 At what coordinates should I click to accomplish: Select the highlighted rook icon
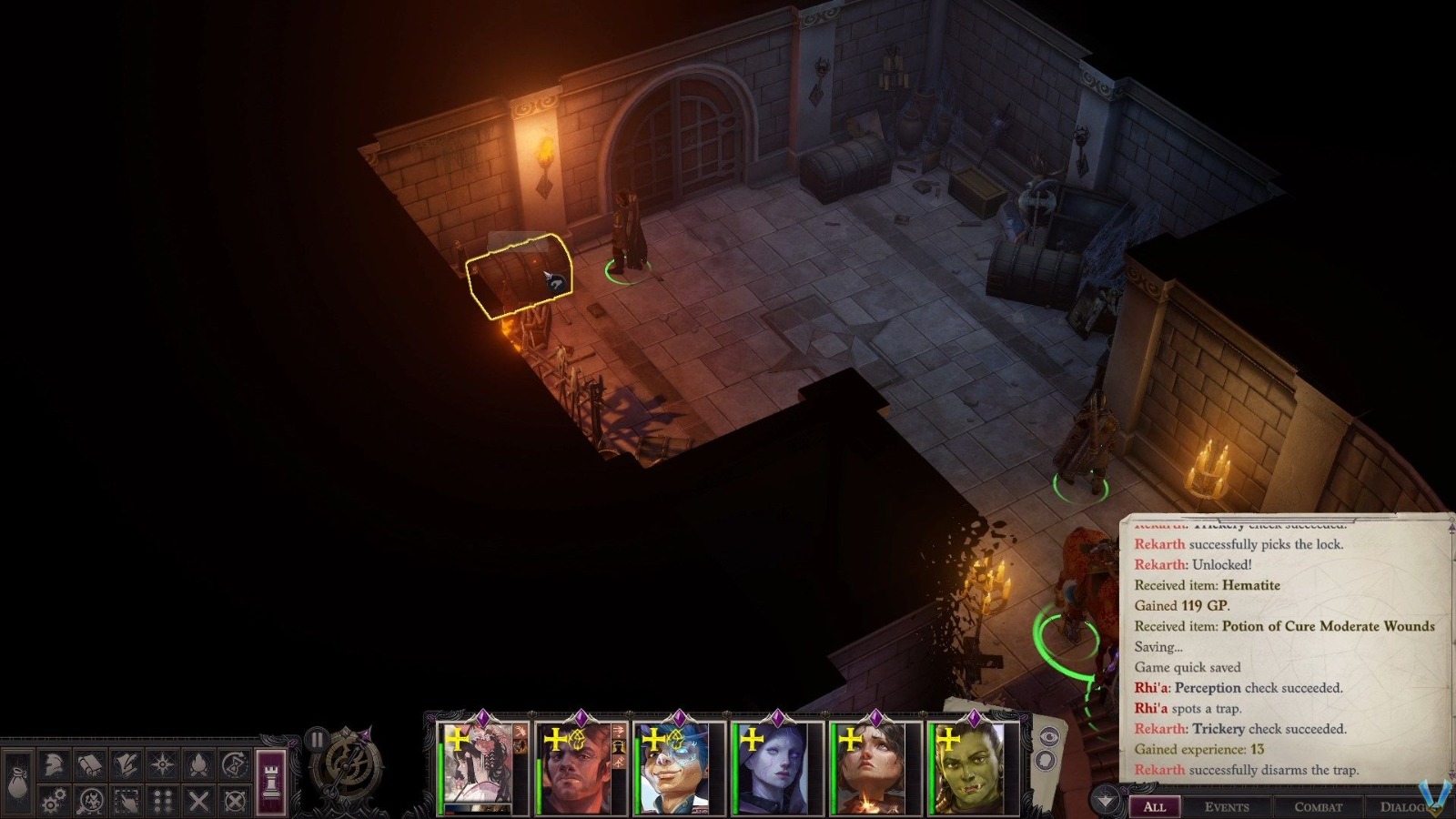point(269,781)
